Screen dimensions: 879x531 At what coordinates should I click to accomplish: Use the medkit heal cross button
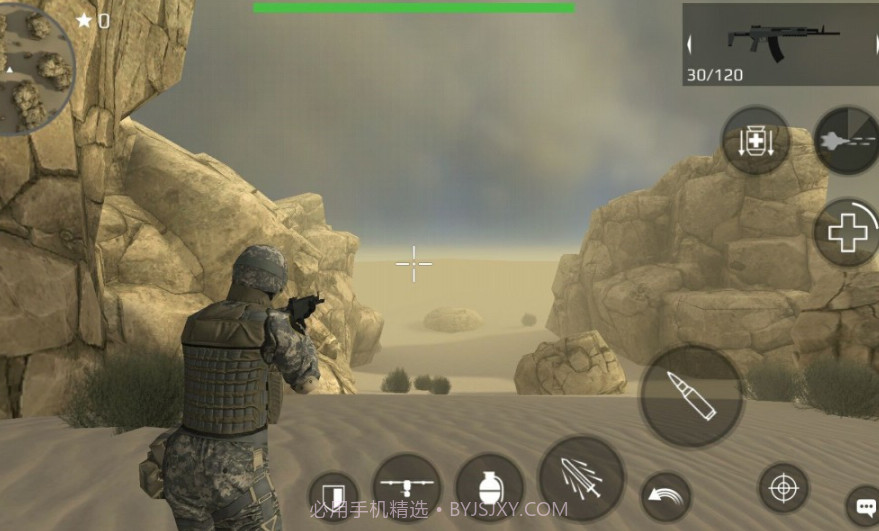[x=848, y=233]
